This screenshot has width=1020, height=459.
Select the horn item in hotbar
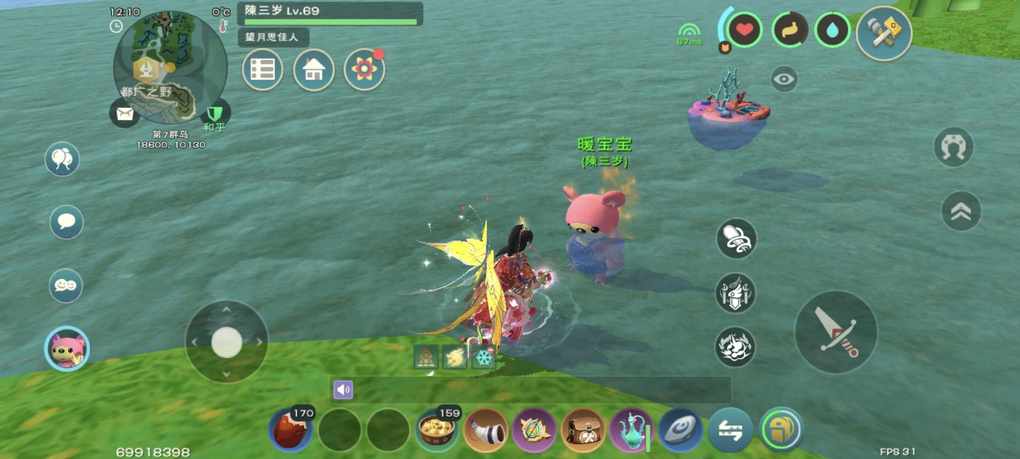486,431
